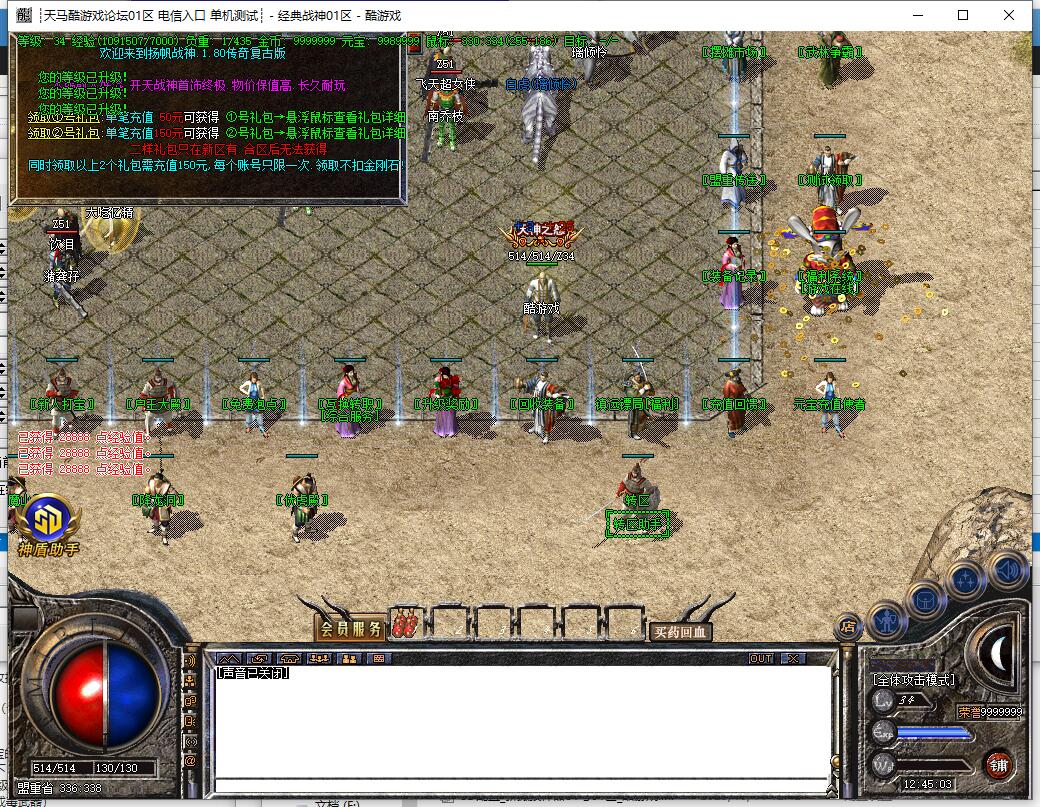This screenshot has width=1040, height=807.
Task: Open the bag inventory icon
Action: (x=926, y=600)
